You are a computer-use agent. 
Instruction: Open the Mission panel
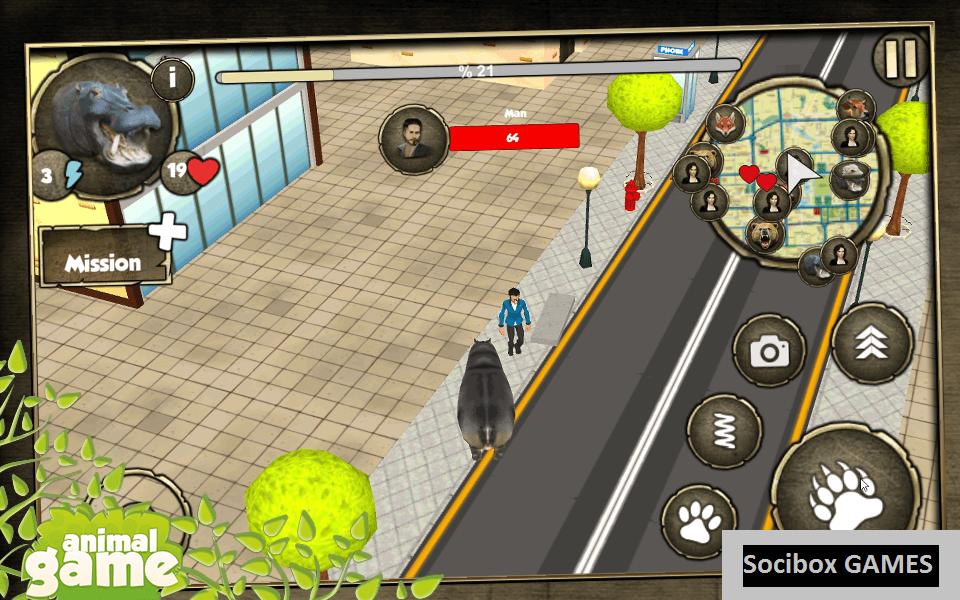tap(104, 262)
